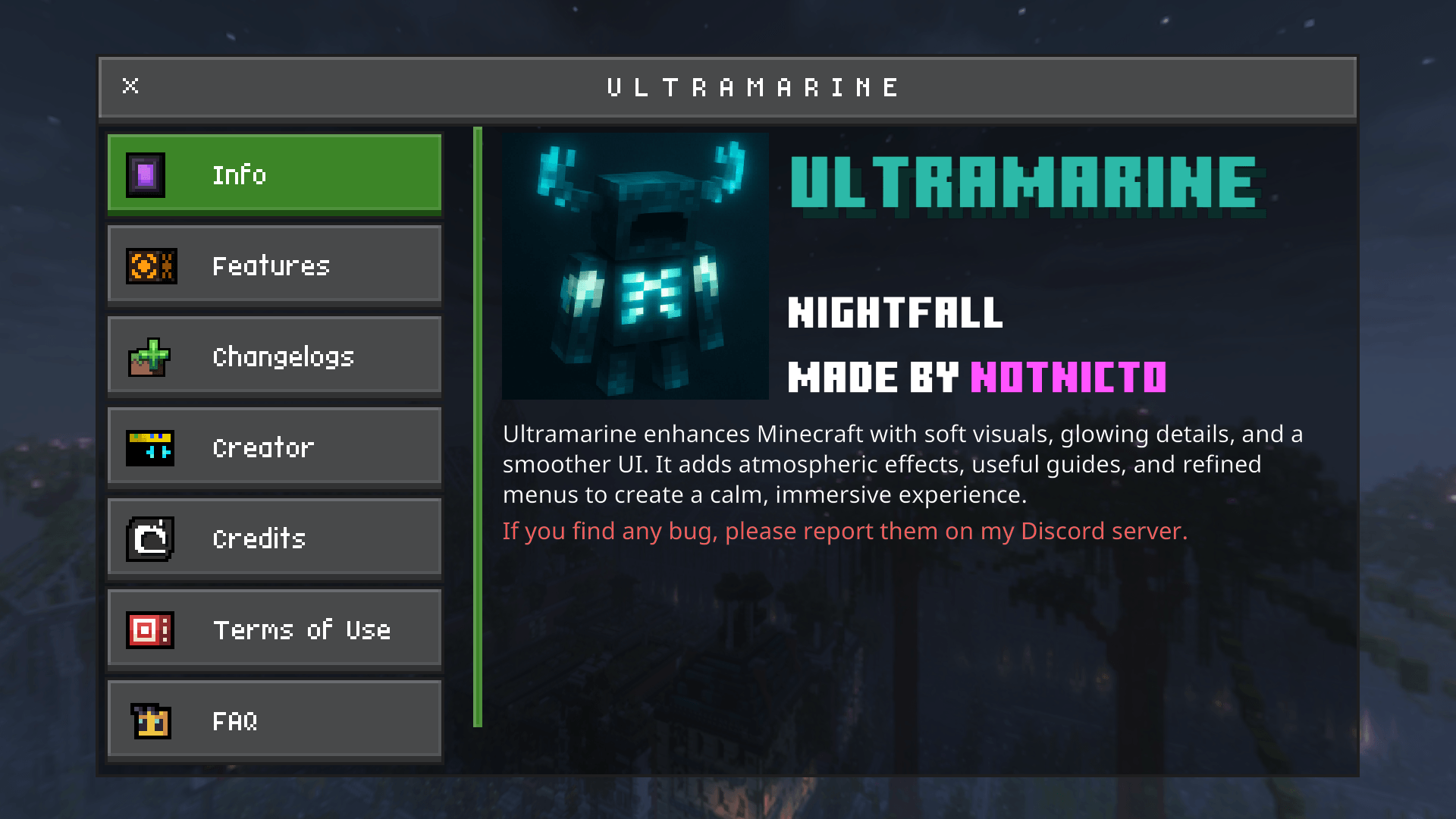The height and width of the screenshot is (819, 1456).
Task: Click the chest icon next to FAQ
Action: (149, 720)
